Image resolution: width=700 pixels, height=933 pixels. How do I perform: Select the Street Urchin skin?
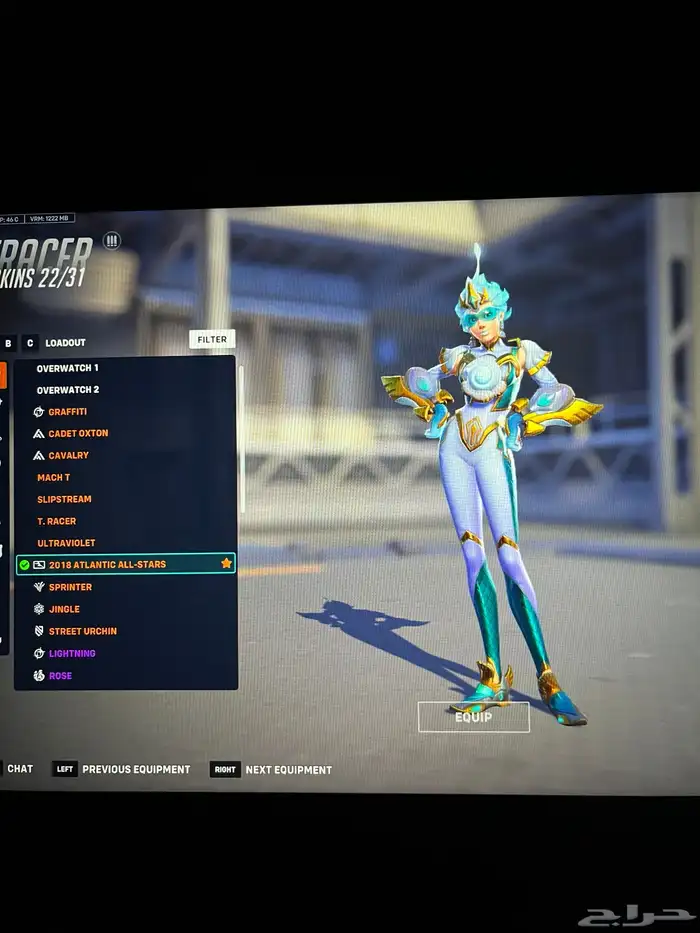[82, 631]
